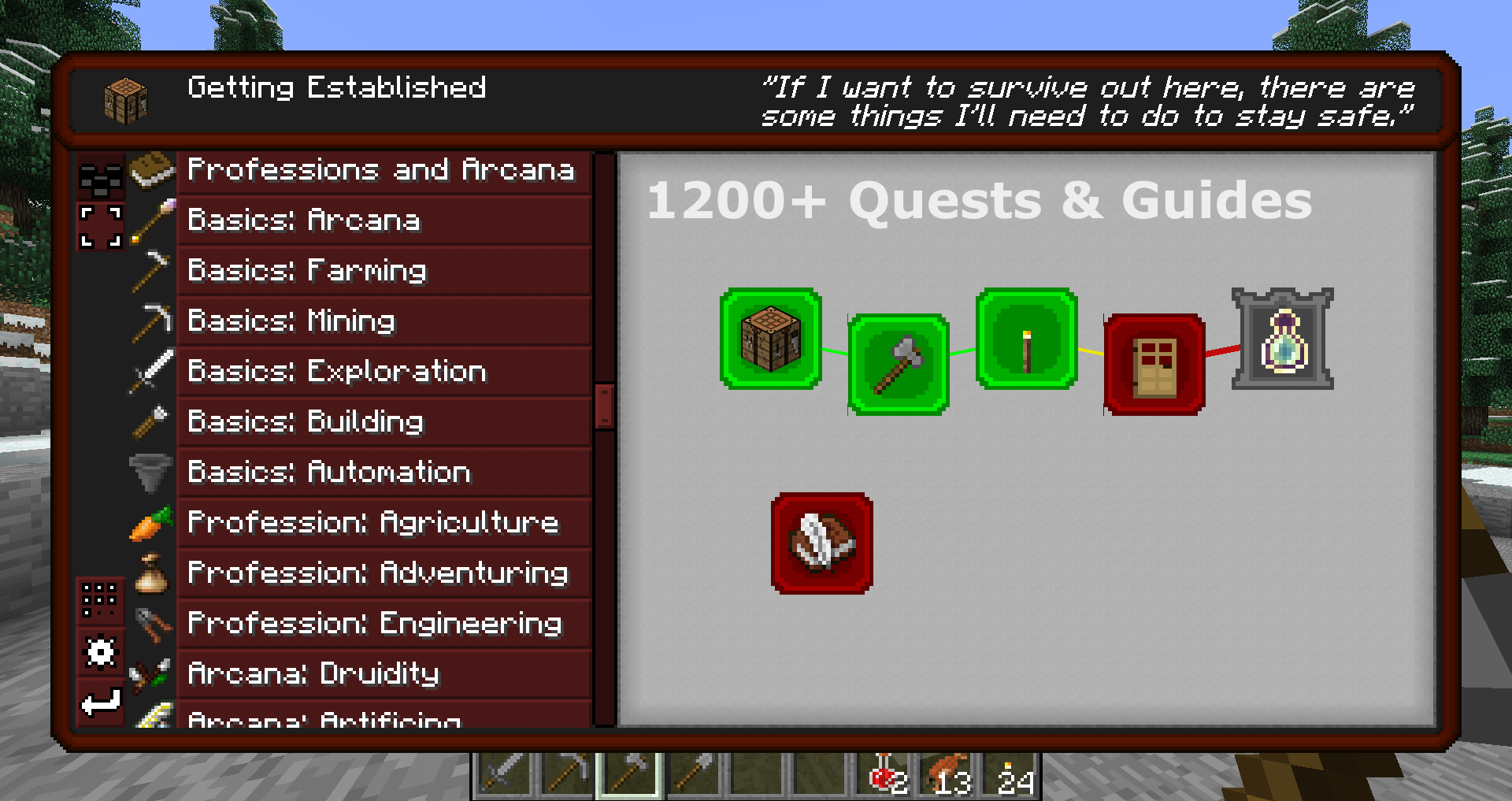1512x801 pixels.
Task: Open the quest book settings gear
Action: (x=101, y=651)
